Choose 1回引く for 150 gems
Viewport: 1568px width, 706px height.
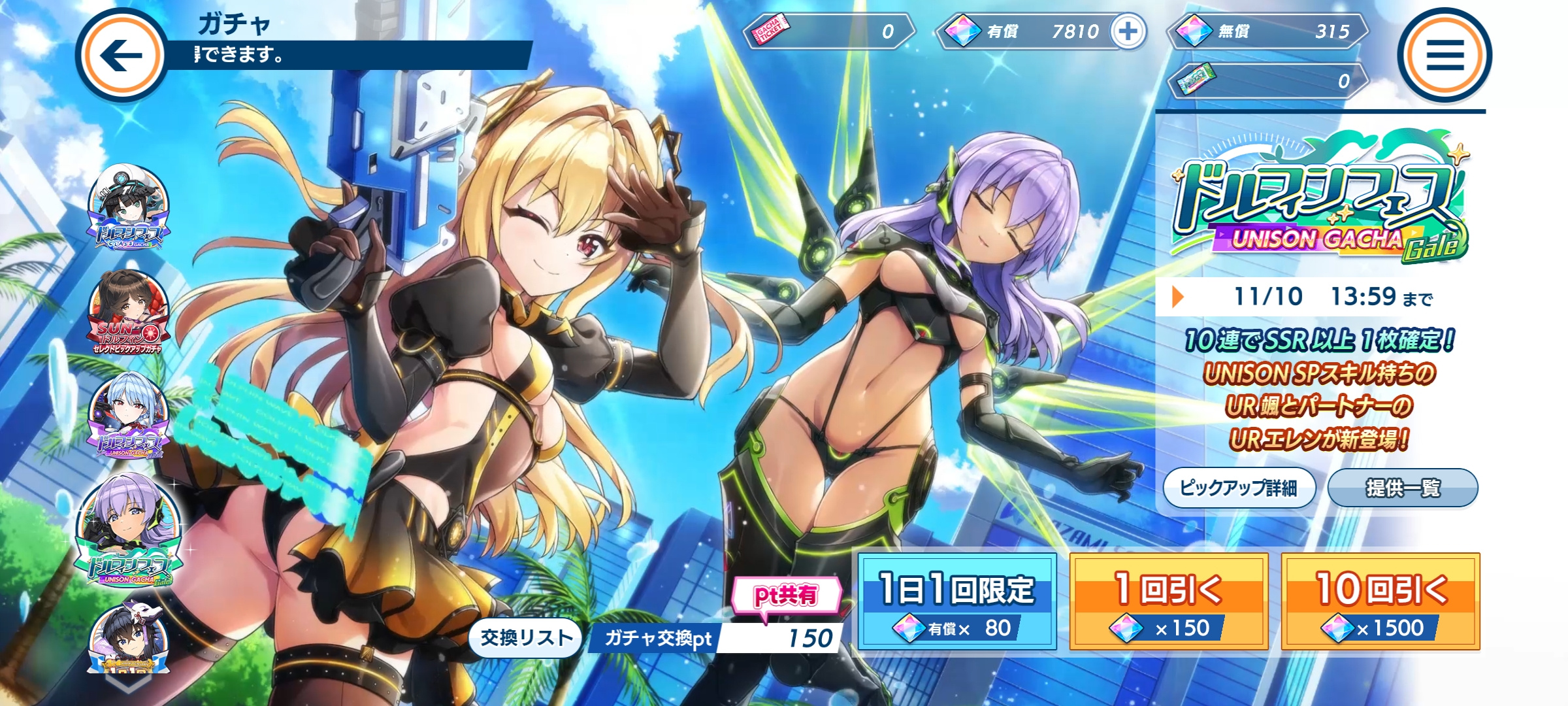[x=1169, y=601]
